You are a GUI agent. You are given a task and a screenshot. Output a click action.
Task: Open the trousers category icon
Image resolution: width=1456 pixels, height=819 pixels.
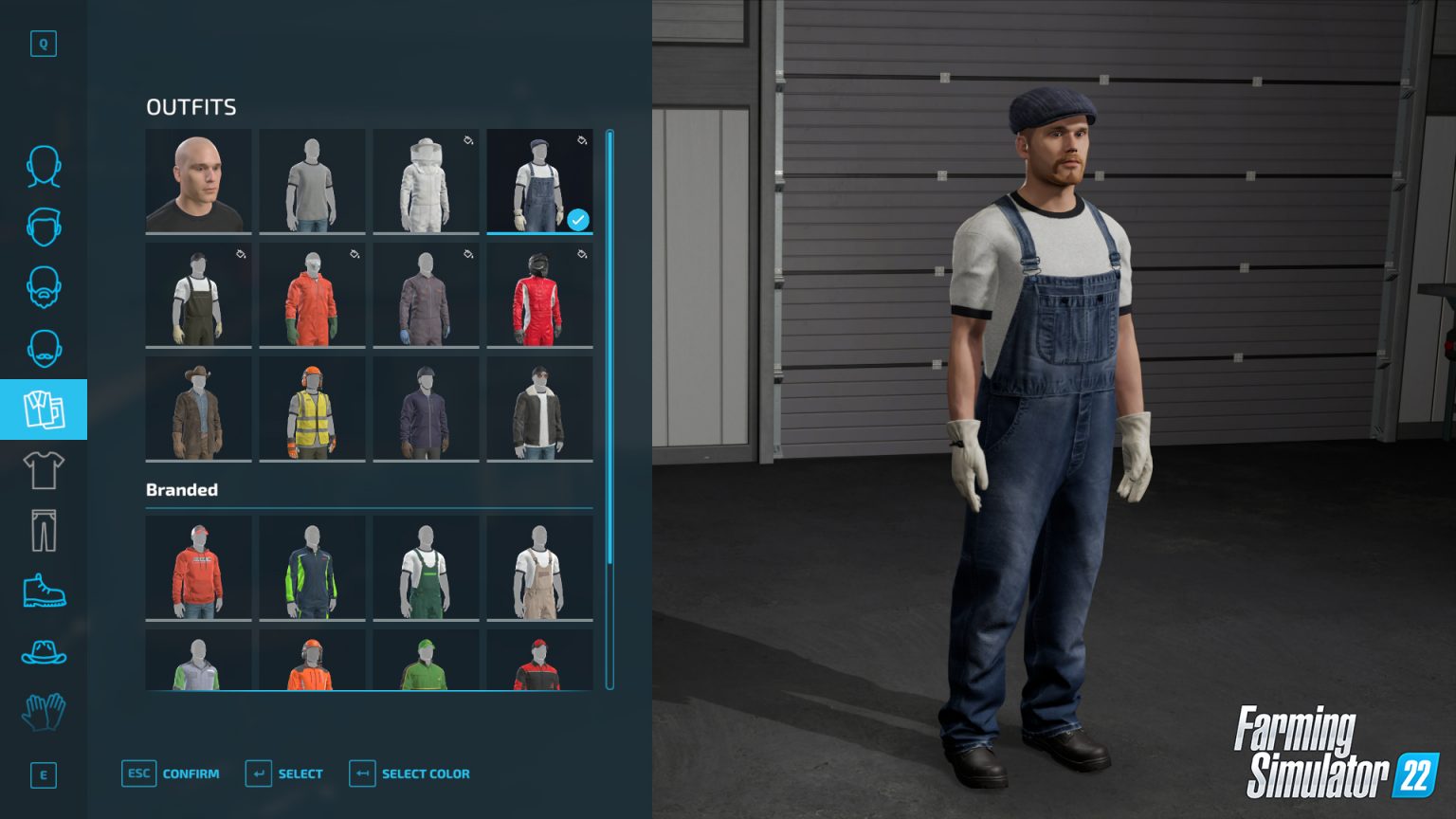pyautogui.click(x=44, y=529)
